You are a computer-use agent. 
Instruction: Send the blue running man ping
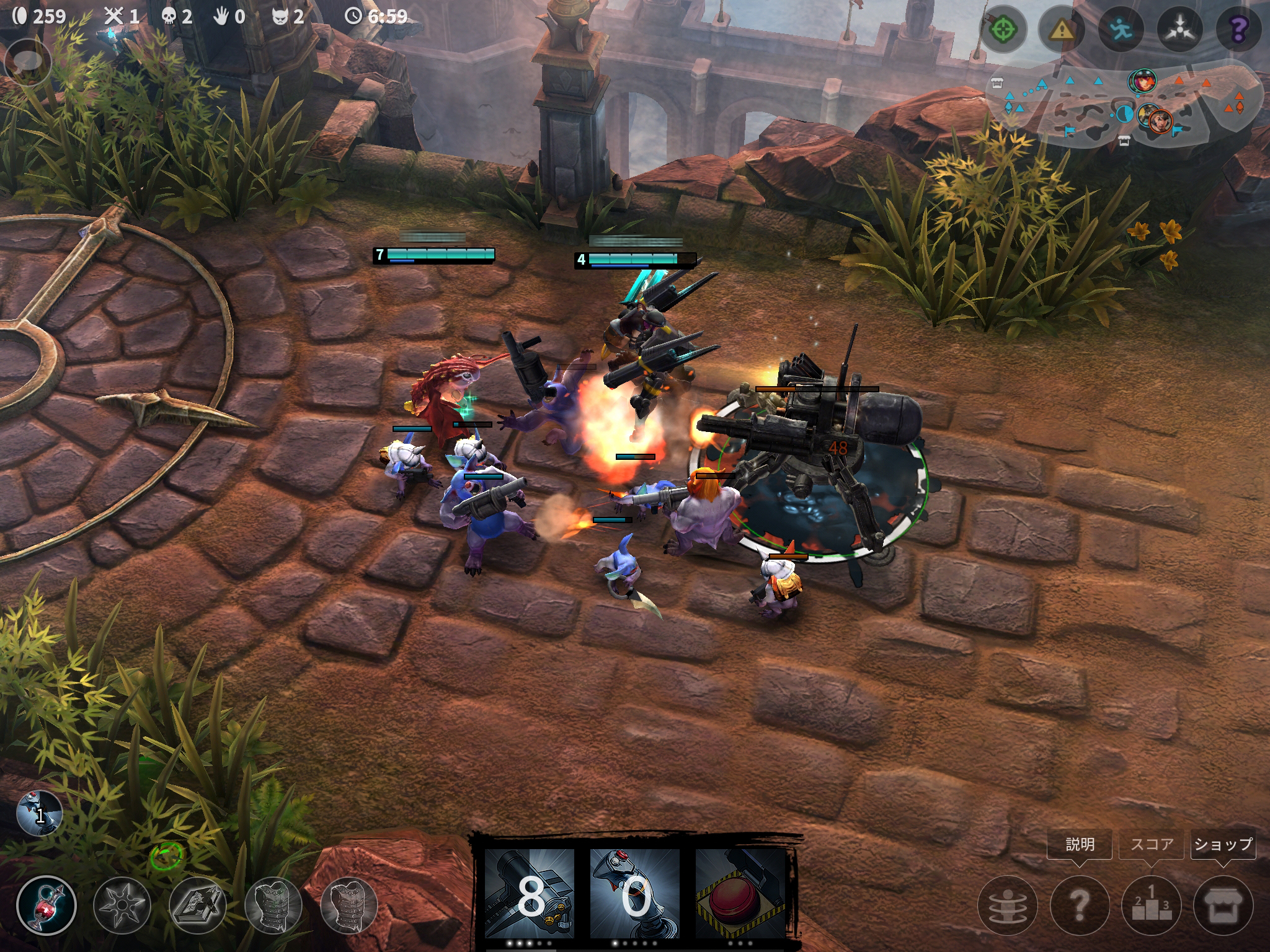coord(1121,29)
